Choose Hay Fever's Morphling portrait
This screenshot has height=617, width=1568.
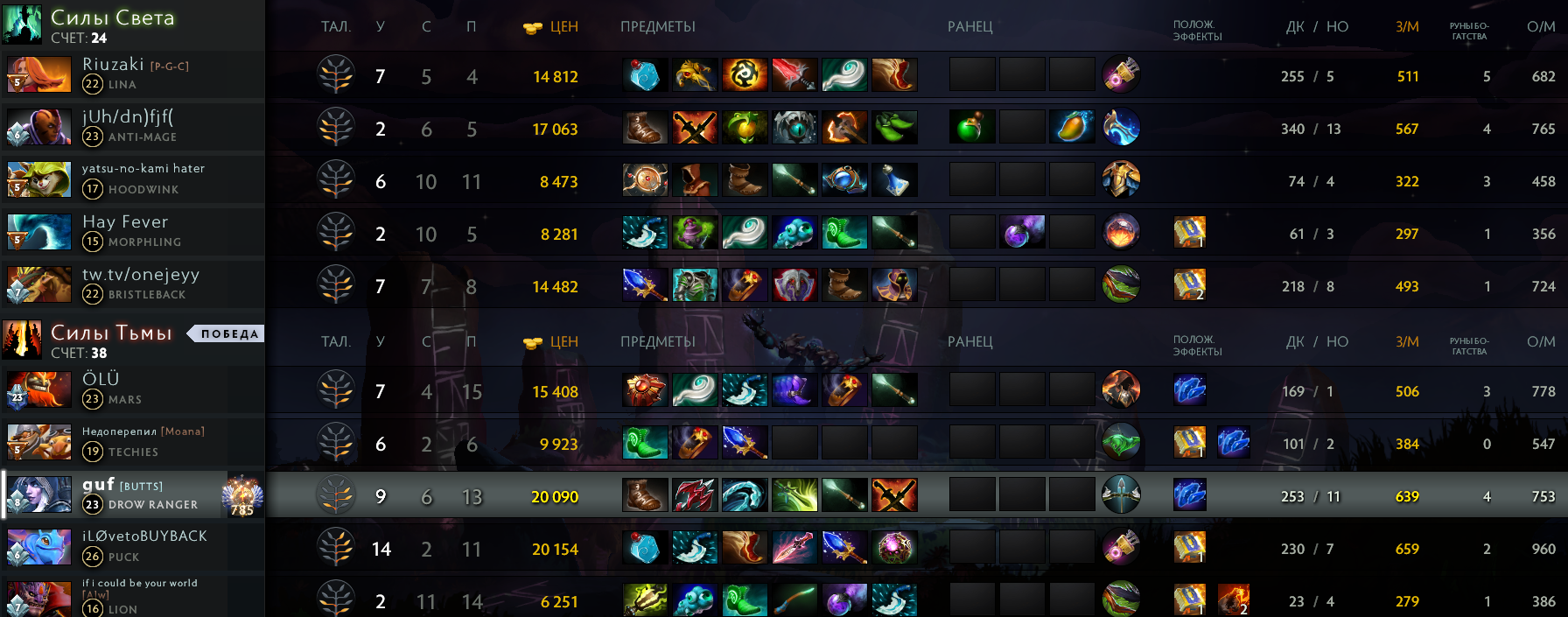coord(38,233)
